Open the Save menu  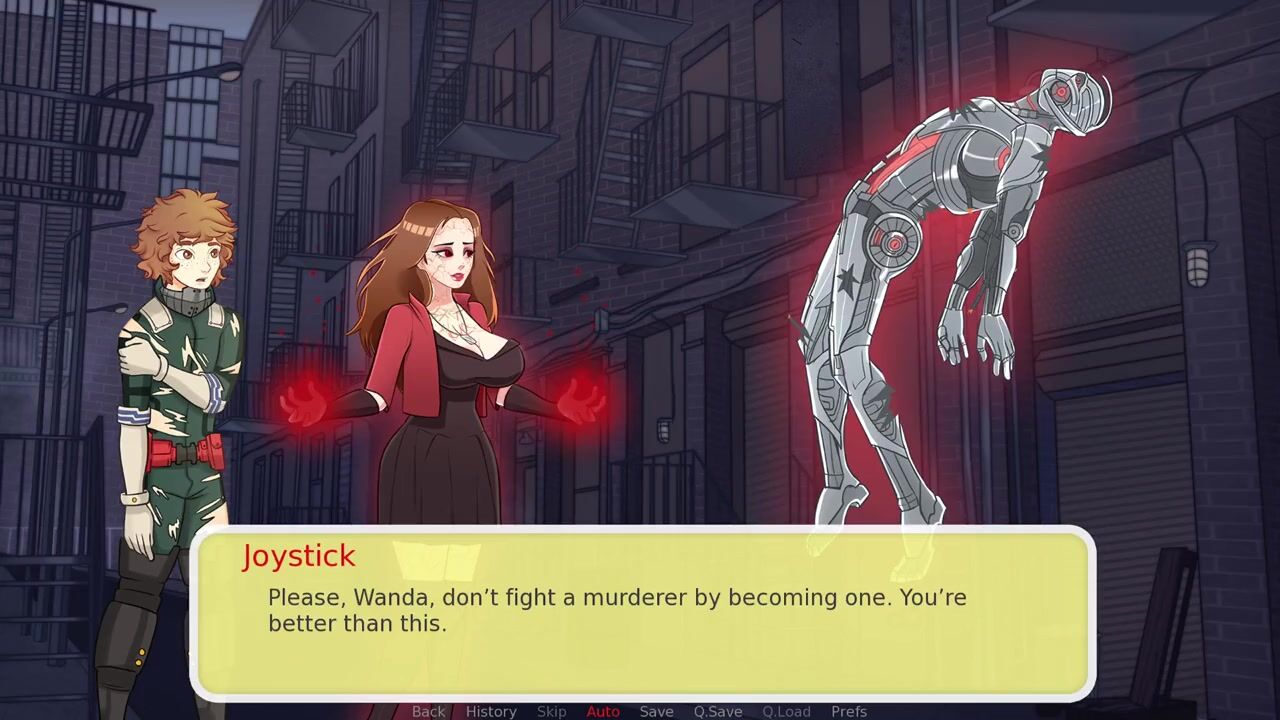point(656,711)
